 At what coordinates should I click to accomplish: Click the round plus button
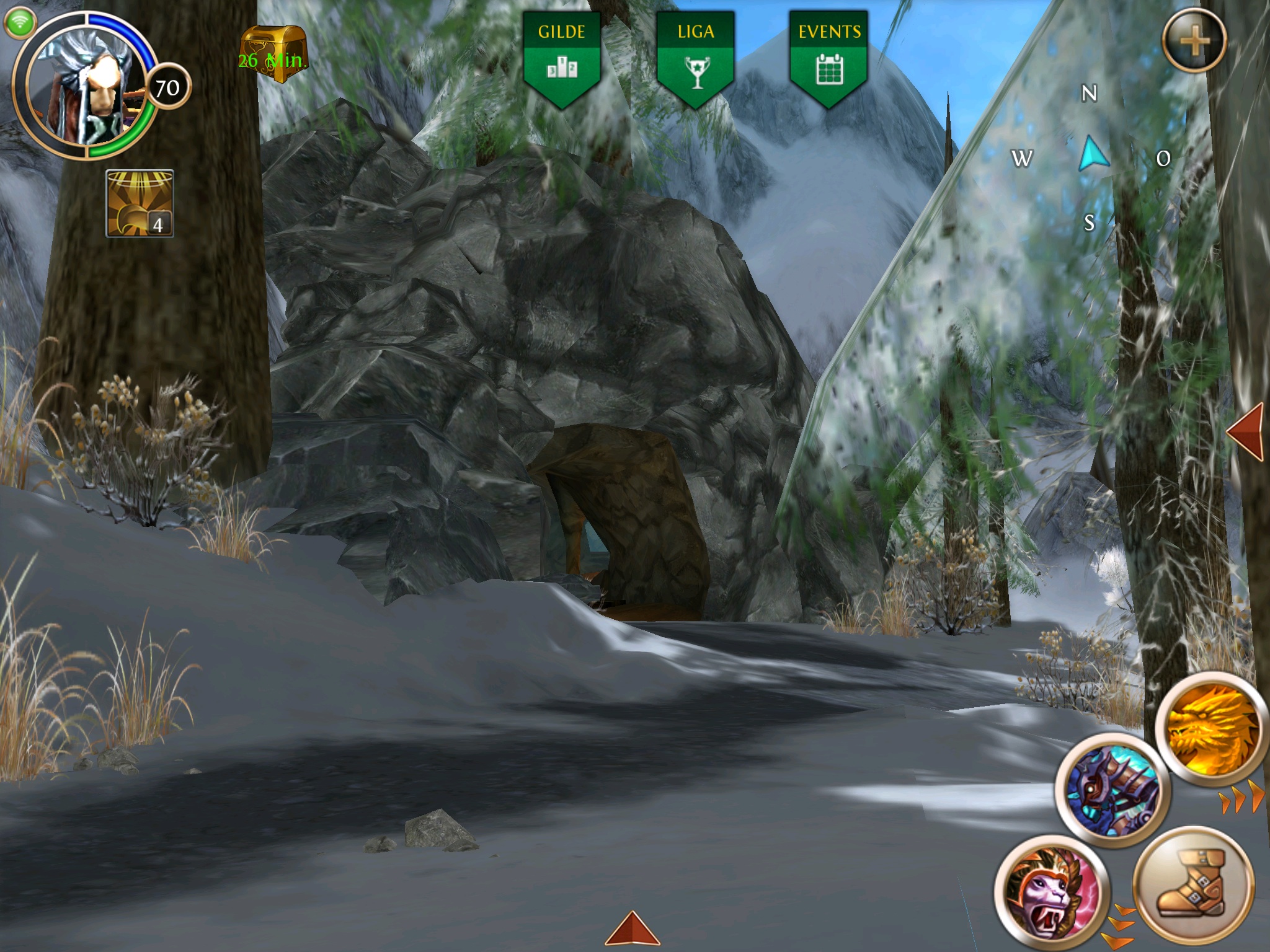1194,42
